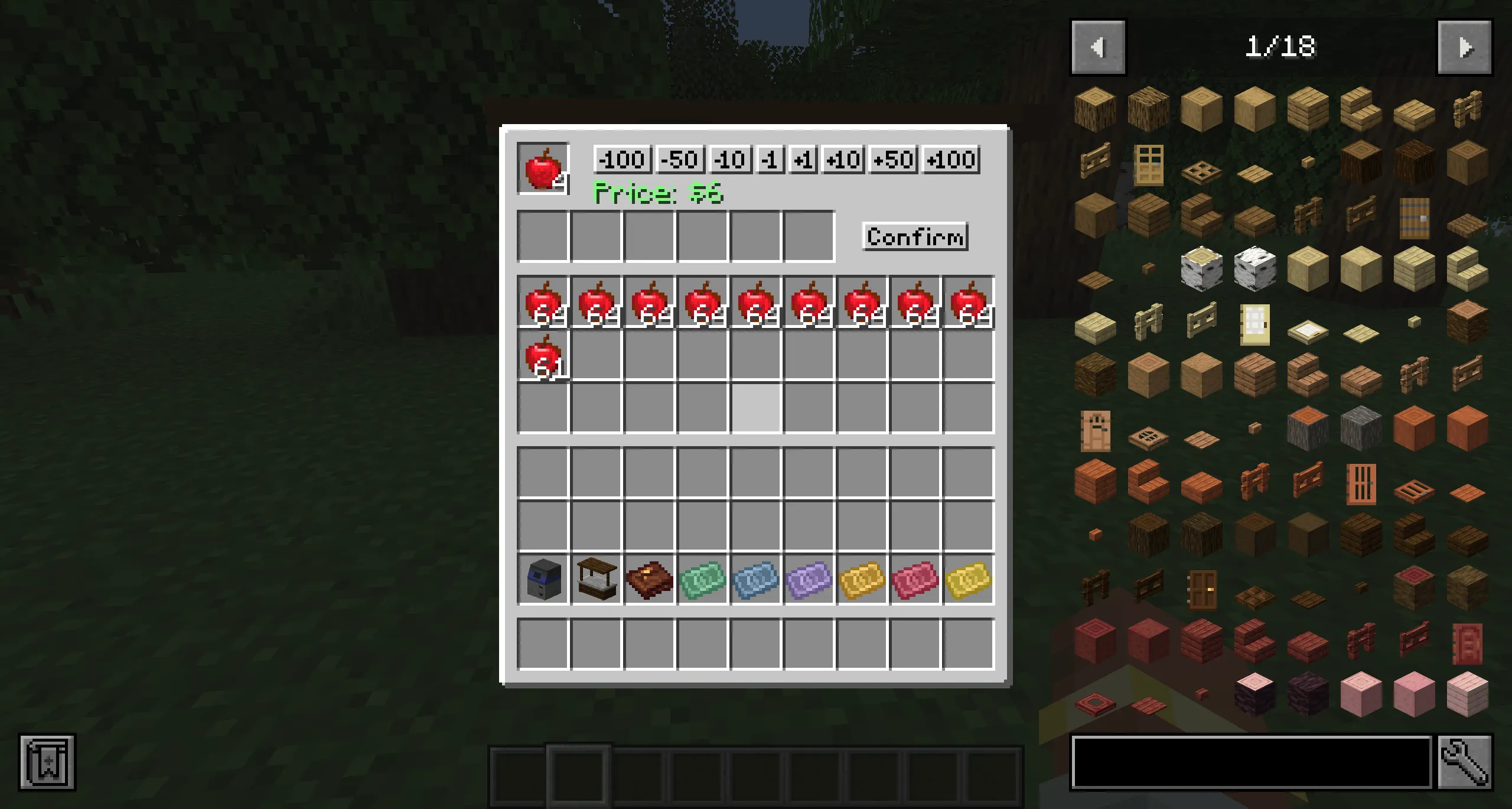Click the brown wallet icon
The height and width of the screenshot is (809, 1512).
tap(649, 579)
